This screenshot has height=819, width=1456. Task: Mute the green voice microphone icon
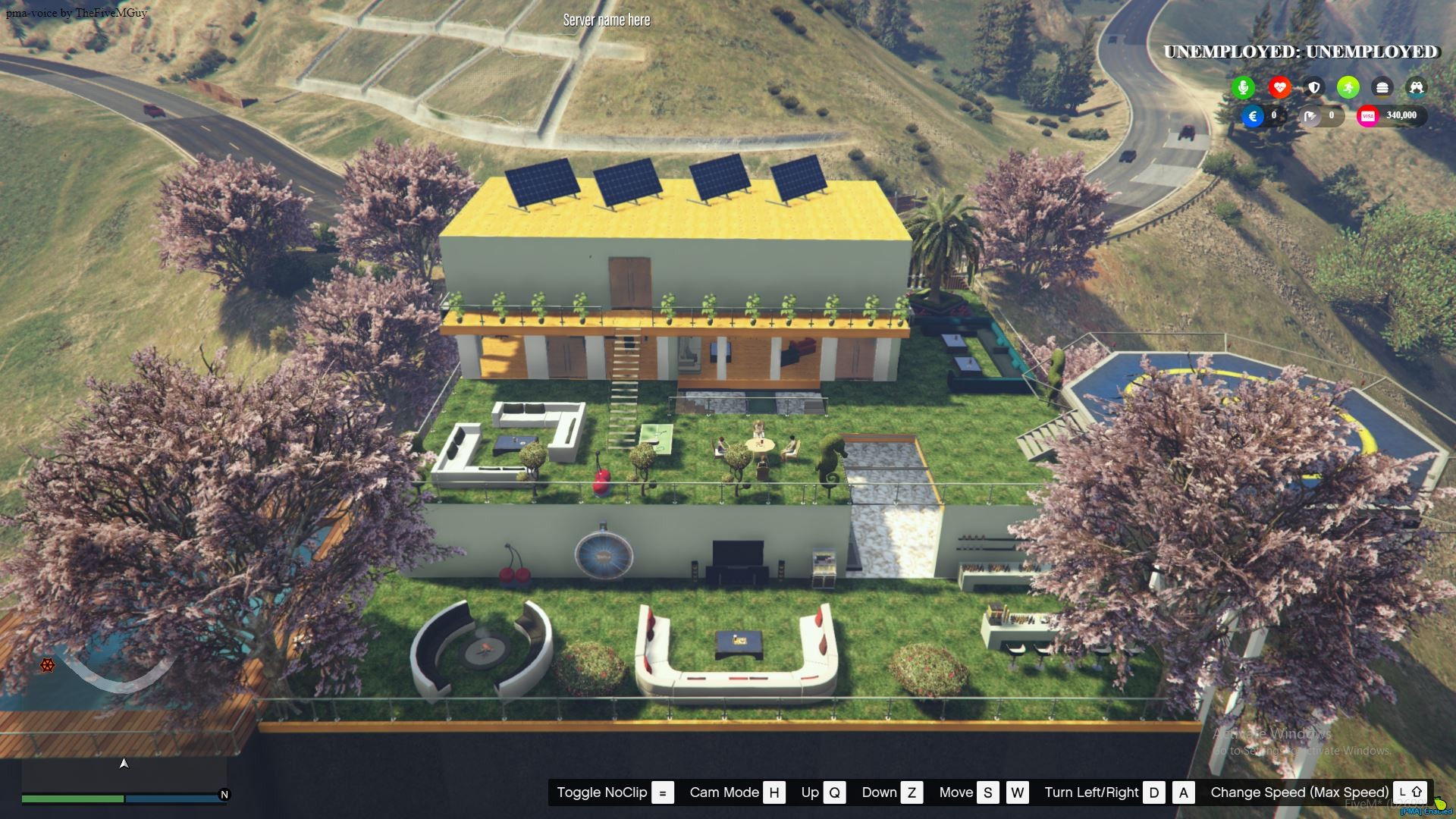pyautogui.click(x=1241, y=87)
